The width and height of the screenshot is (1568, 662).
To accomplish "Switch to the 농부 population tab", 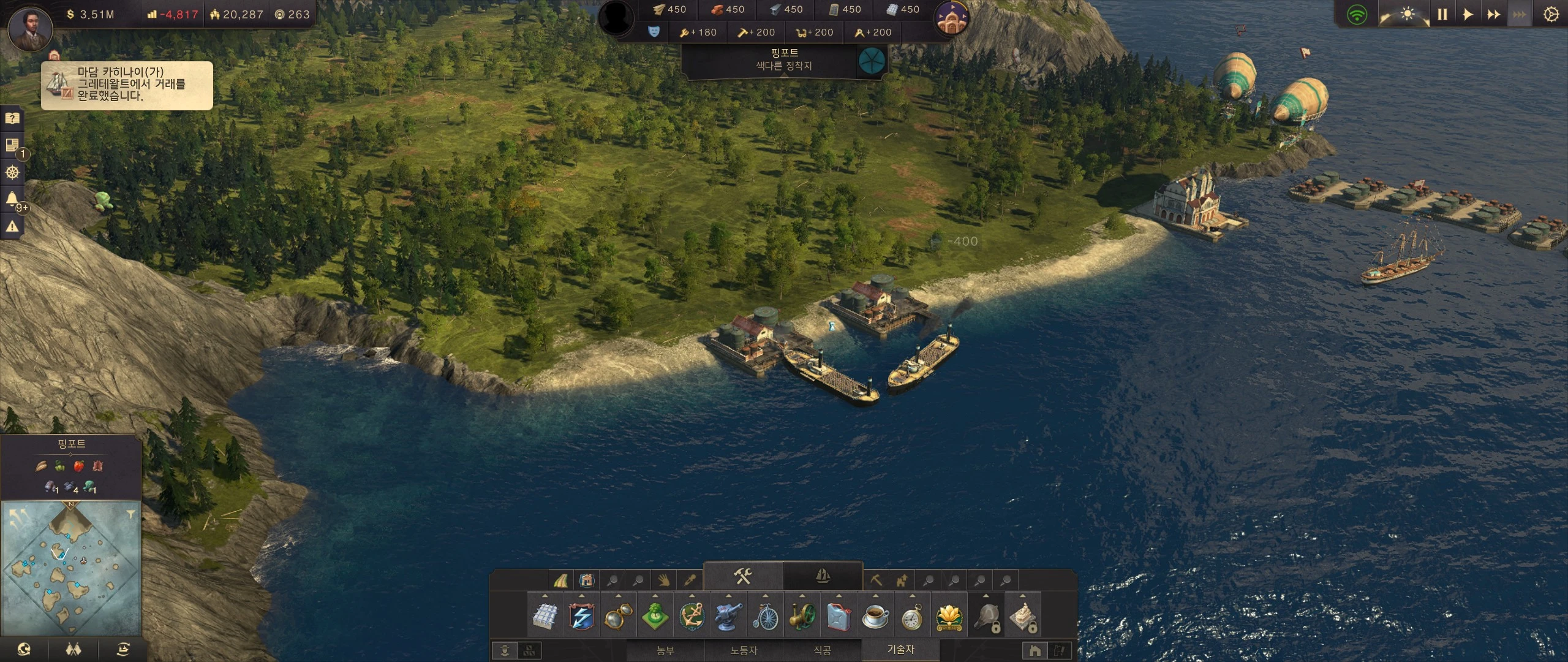I will click(666, 651).
